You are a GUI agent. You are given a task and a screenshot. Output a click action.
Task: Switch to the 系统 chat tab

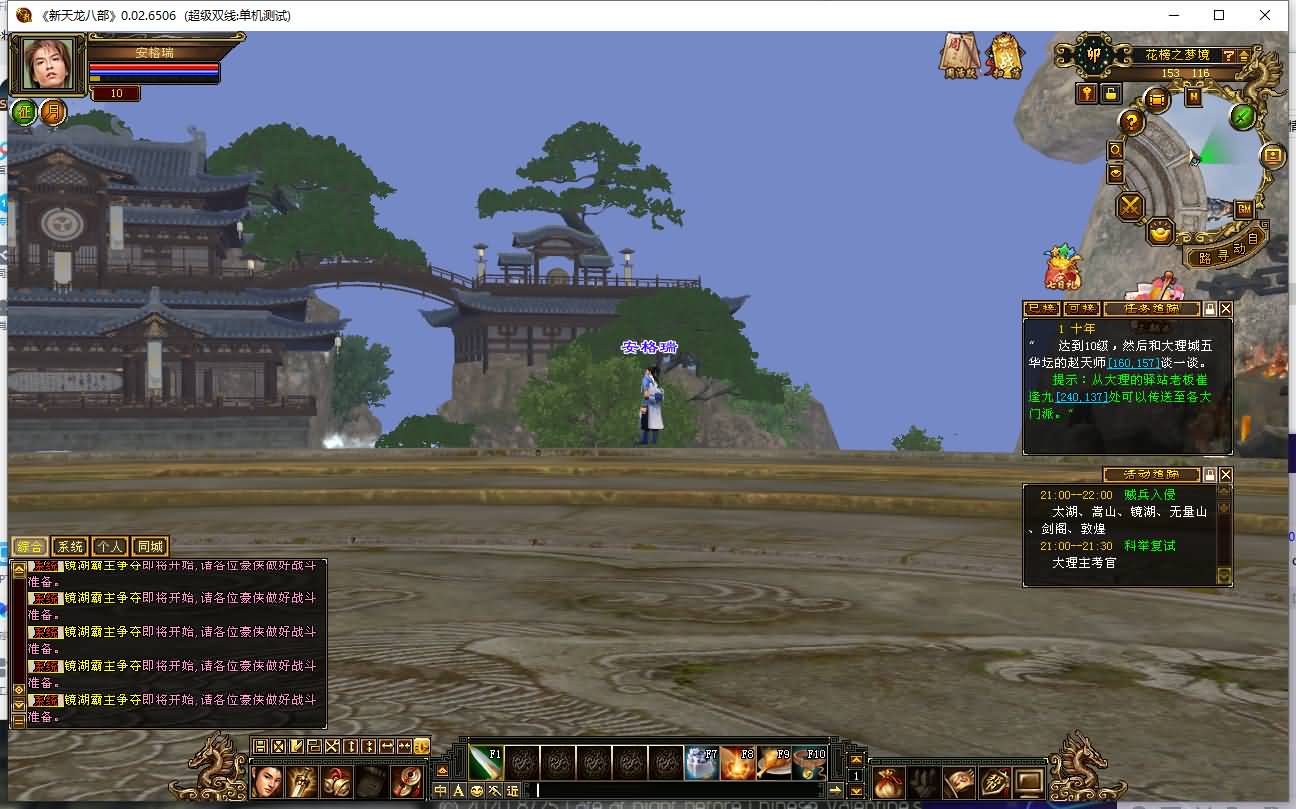click(x=70, y=547)
